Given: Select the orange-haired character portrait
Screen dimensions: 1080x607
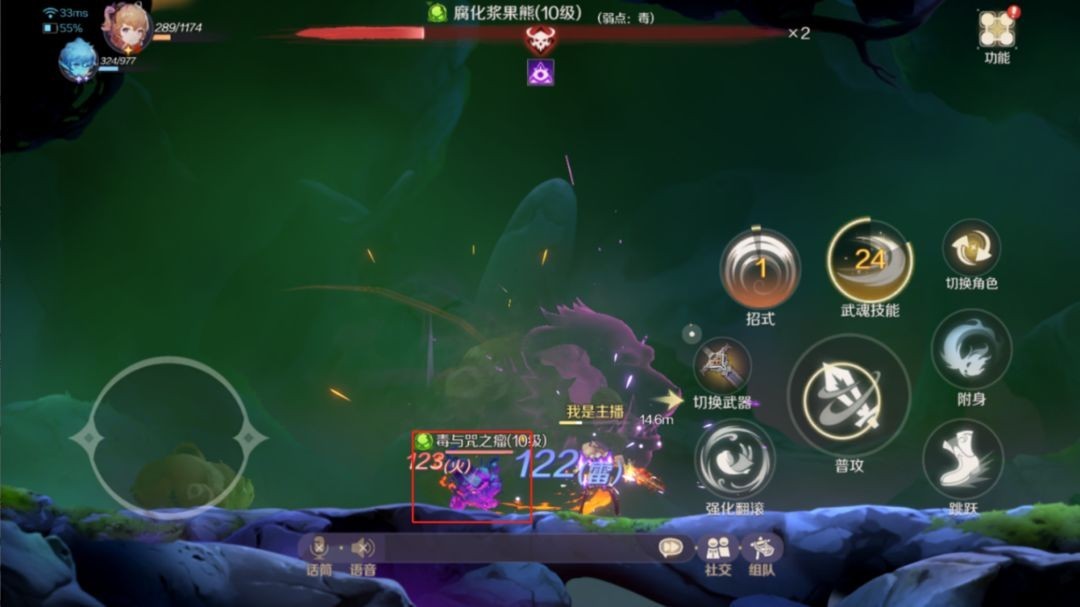Looking at the screenshot, I should pyautogui.click(x=127, y=28).
